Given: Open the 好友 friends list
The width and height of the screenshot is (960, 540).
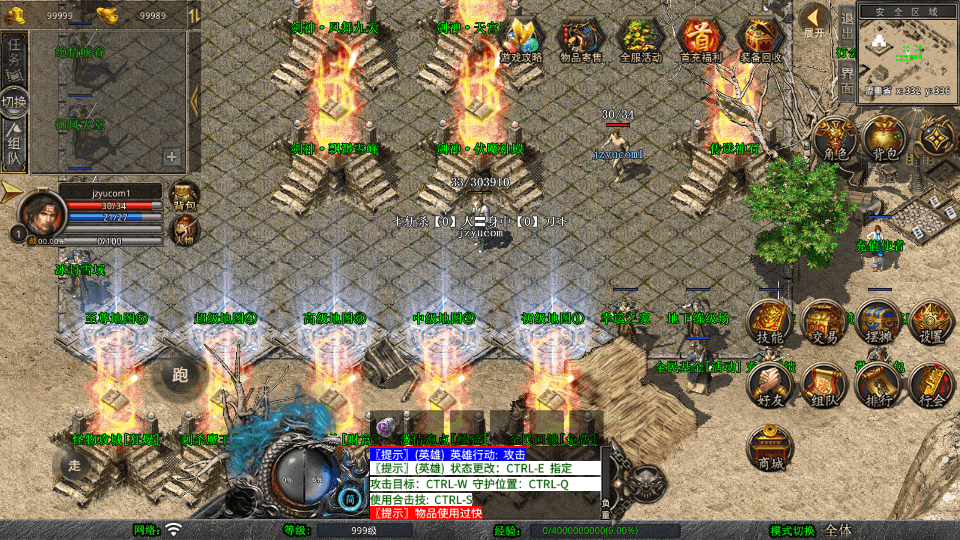Looking at the screenshot, I should pos(770,385).
